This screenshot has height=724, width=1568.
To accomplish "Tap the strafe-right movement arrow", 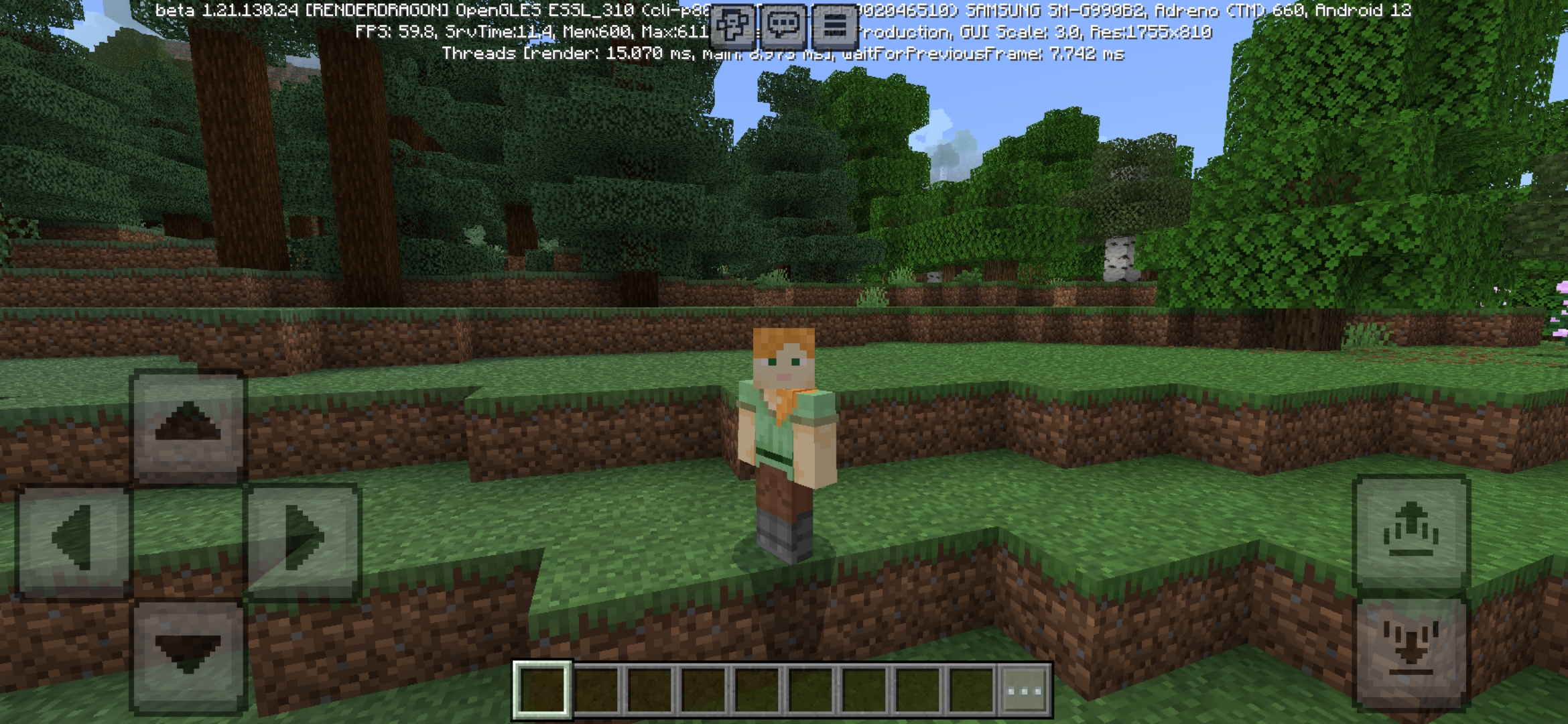I will tap(303, 543).
